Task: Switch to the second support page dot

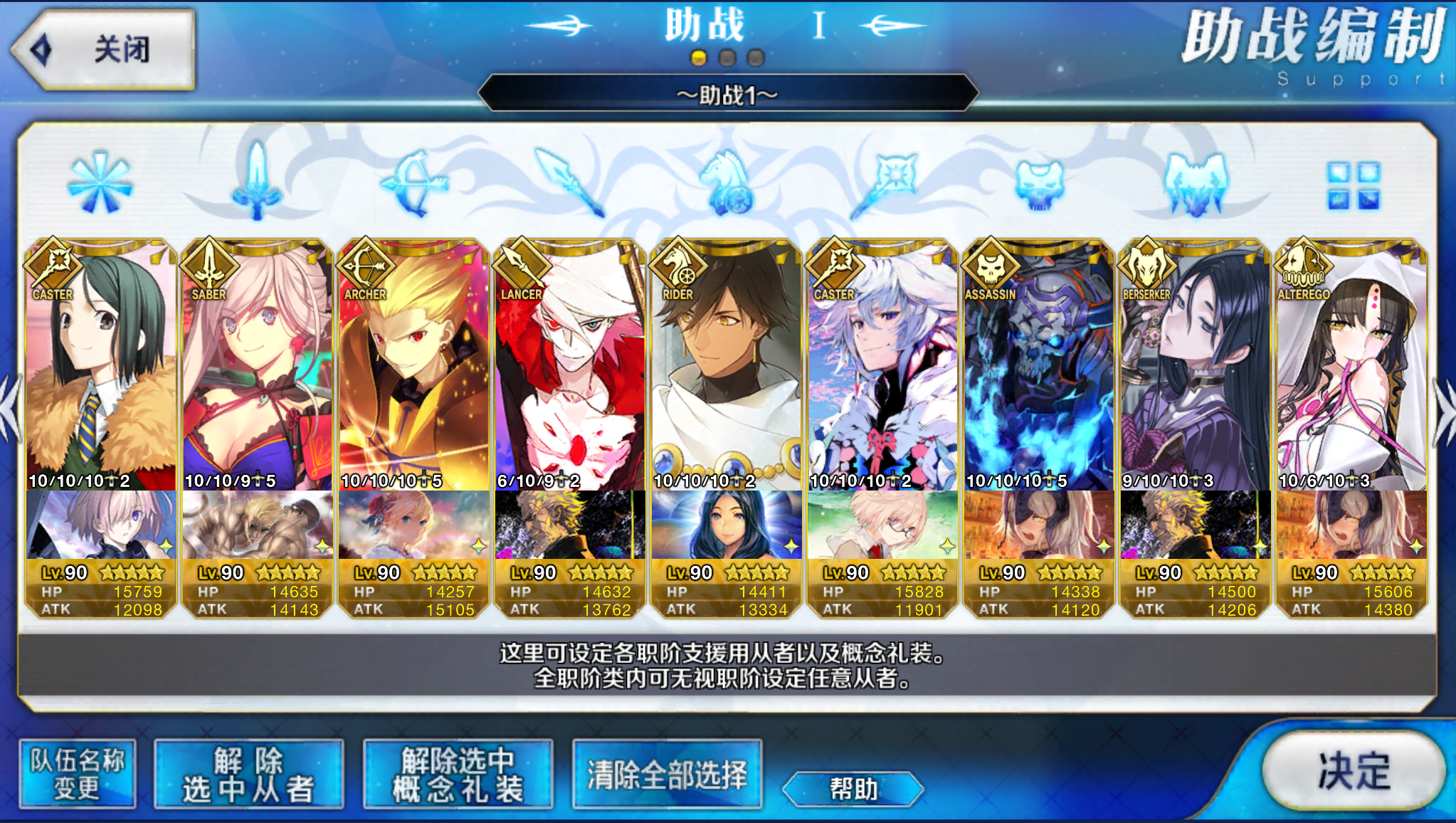Action: pyautogui.click(x=727, y=58)
